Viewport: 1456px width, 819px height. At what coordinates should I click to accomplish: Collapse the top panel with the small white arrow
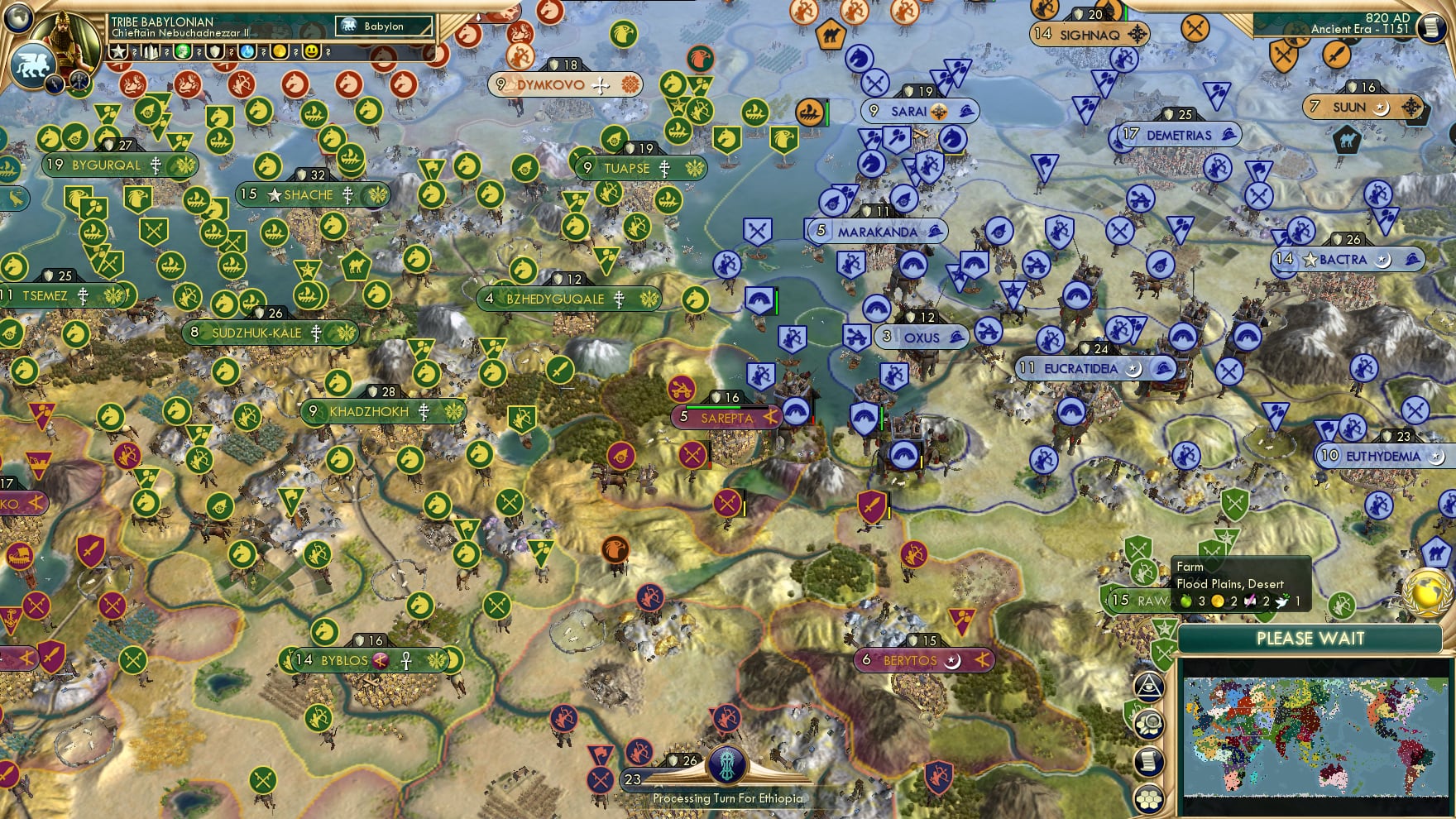point(479,16)
